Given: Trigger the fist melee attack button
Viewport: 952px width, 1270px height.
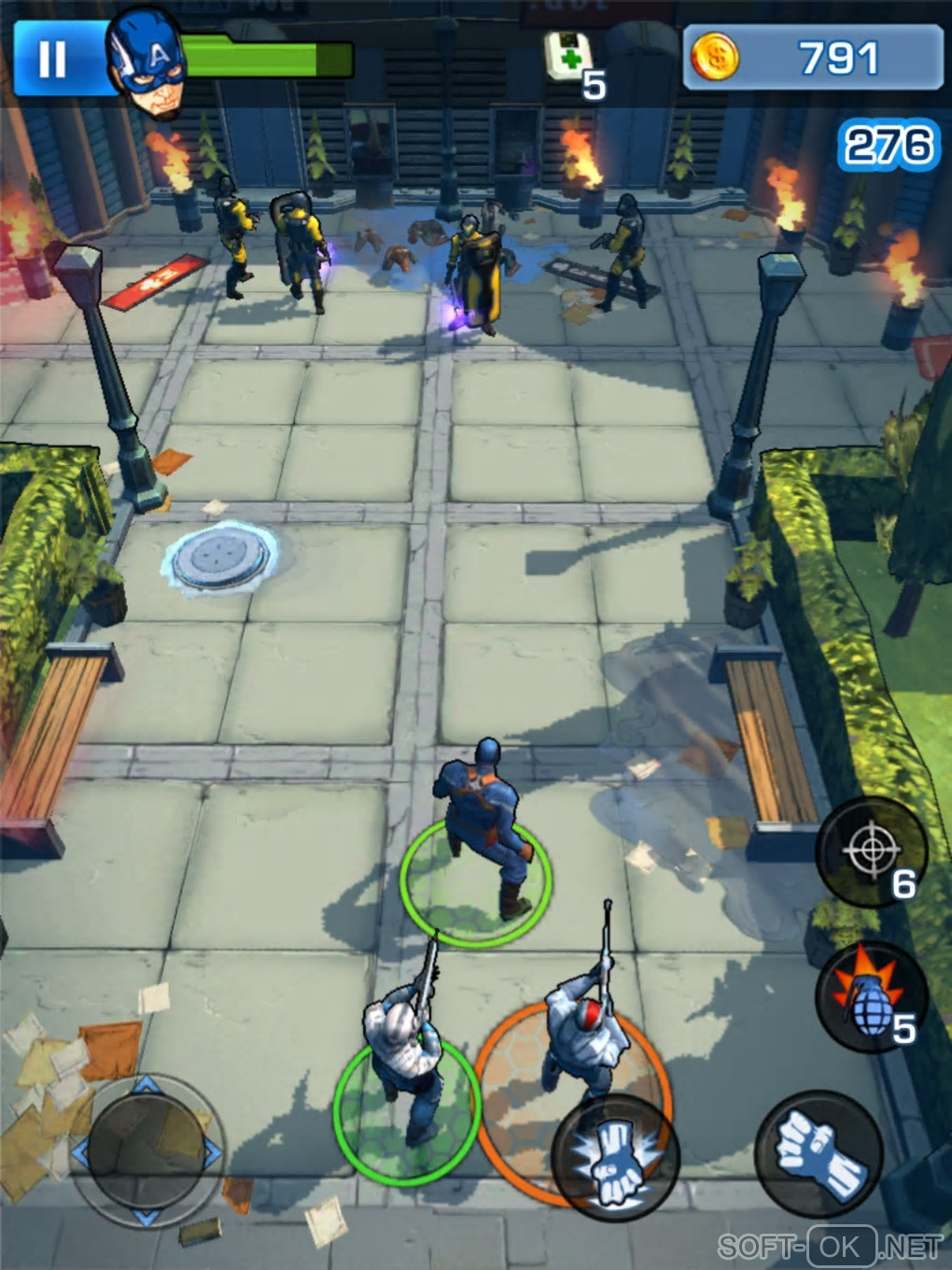Looking at the screenshot, I should (x=818, y=1154).
